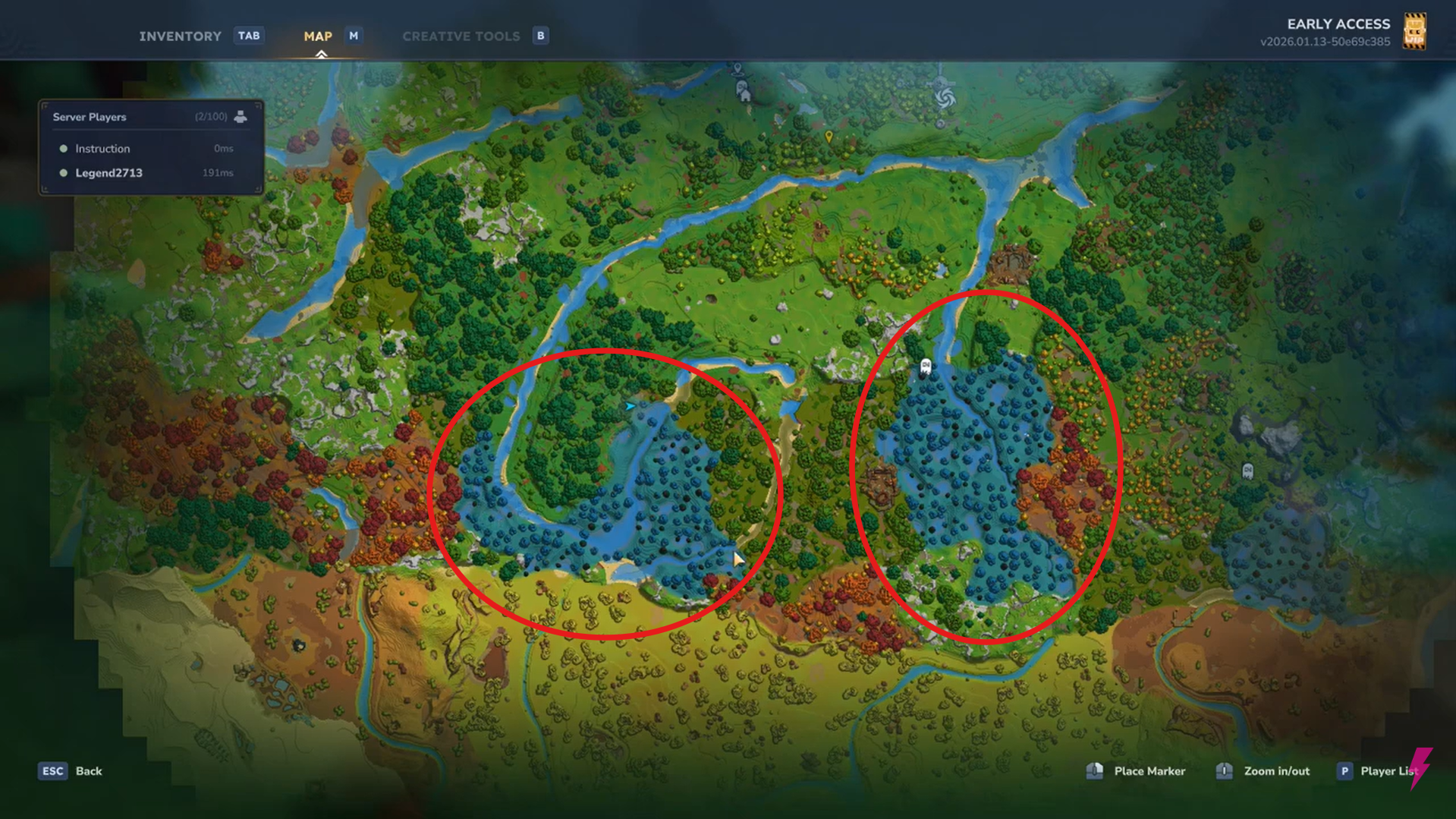Screen dimensions: 1456x819
Task: Switch to the INVENTORY tab
Action: tap(180, 36)
